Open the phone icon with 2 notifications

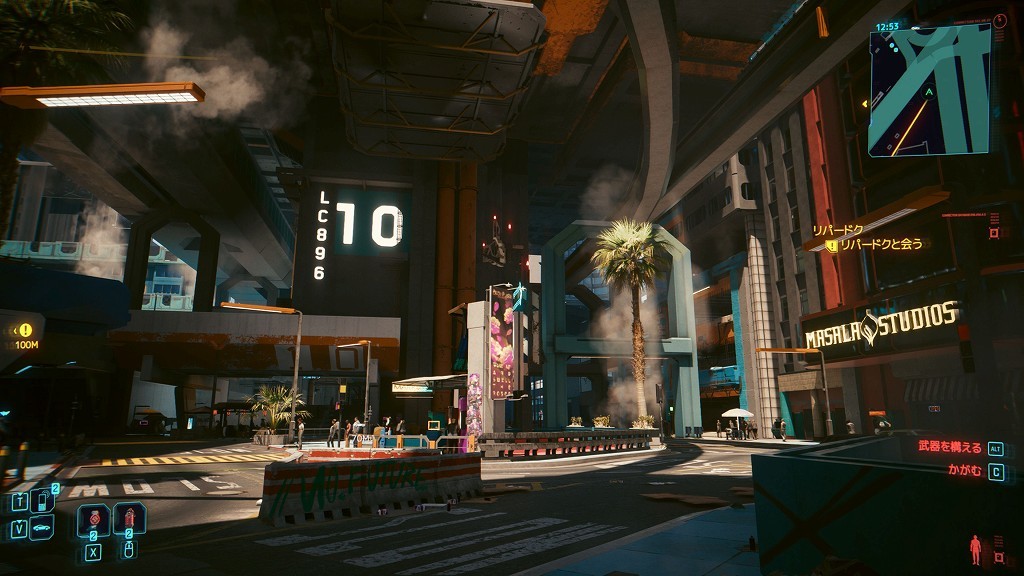click(43, 501)
